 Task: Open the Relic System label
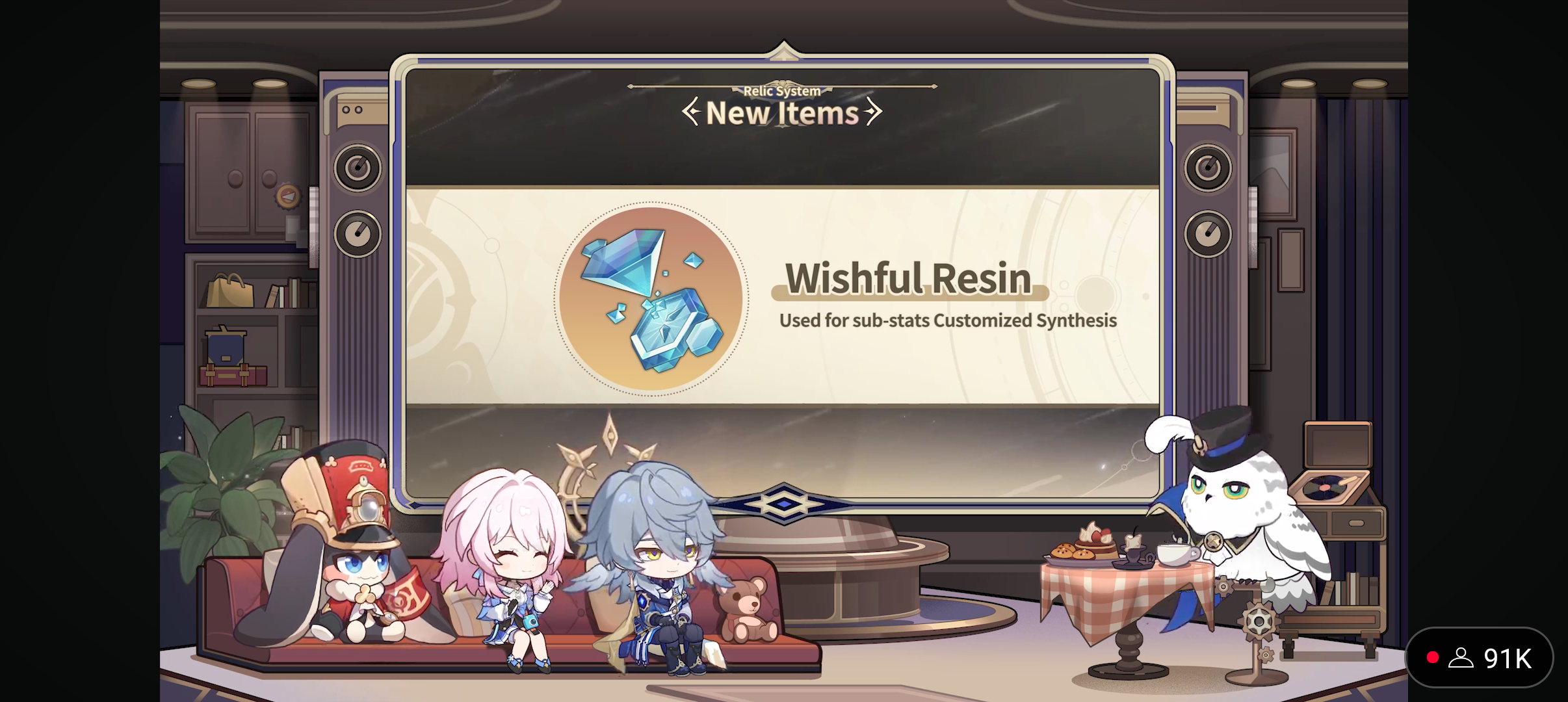782,90
